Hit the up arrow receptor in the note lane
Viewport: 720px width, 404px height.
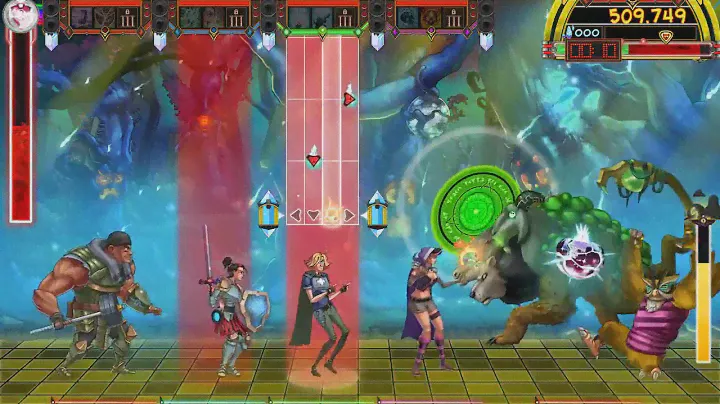pos(331,215)
